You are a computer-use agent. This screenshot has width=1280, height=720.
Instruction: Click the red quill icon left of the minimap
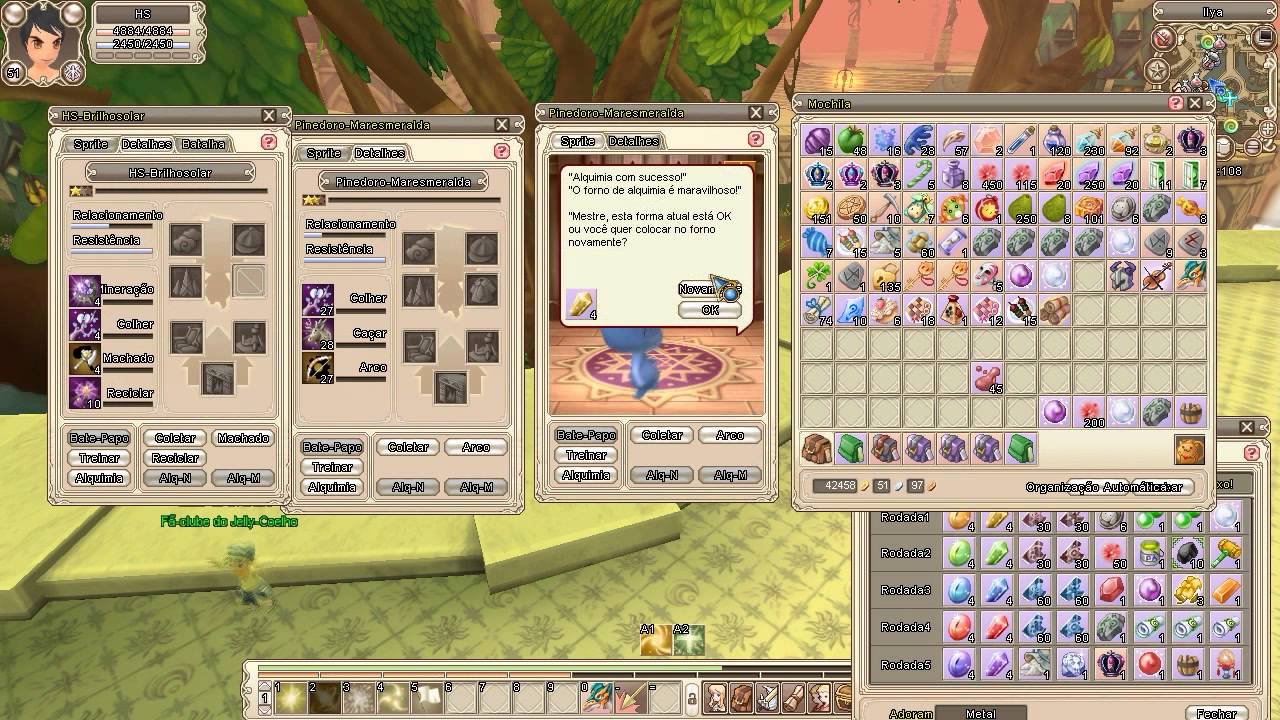[x=1161, y=40]
